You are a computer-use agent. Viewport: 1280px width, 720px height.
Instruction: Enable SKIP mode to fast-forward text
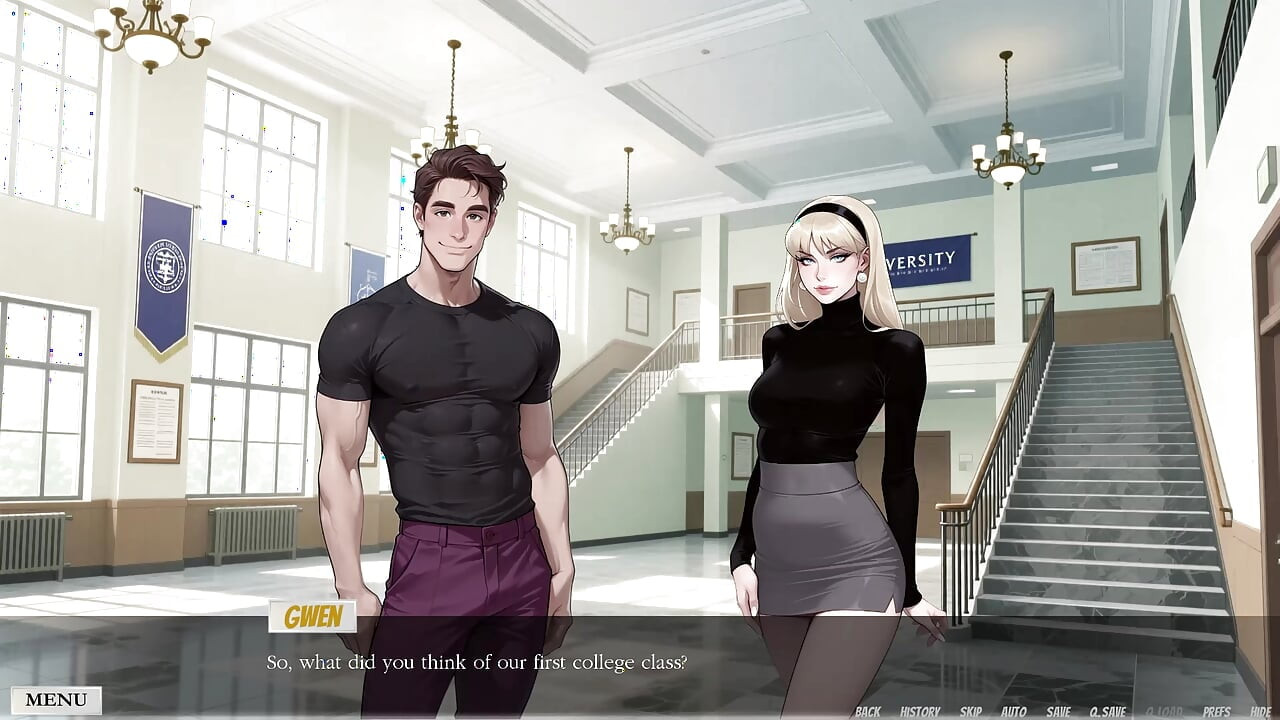[972, 712]
